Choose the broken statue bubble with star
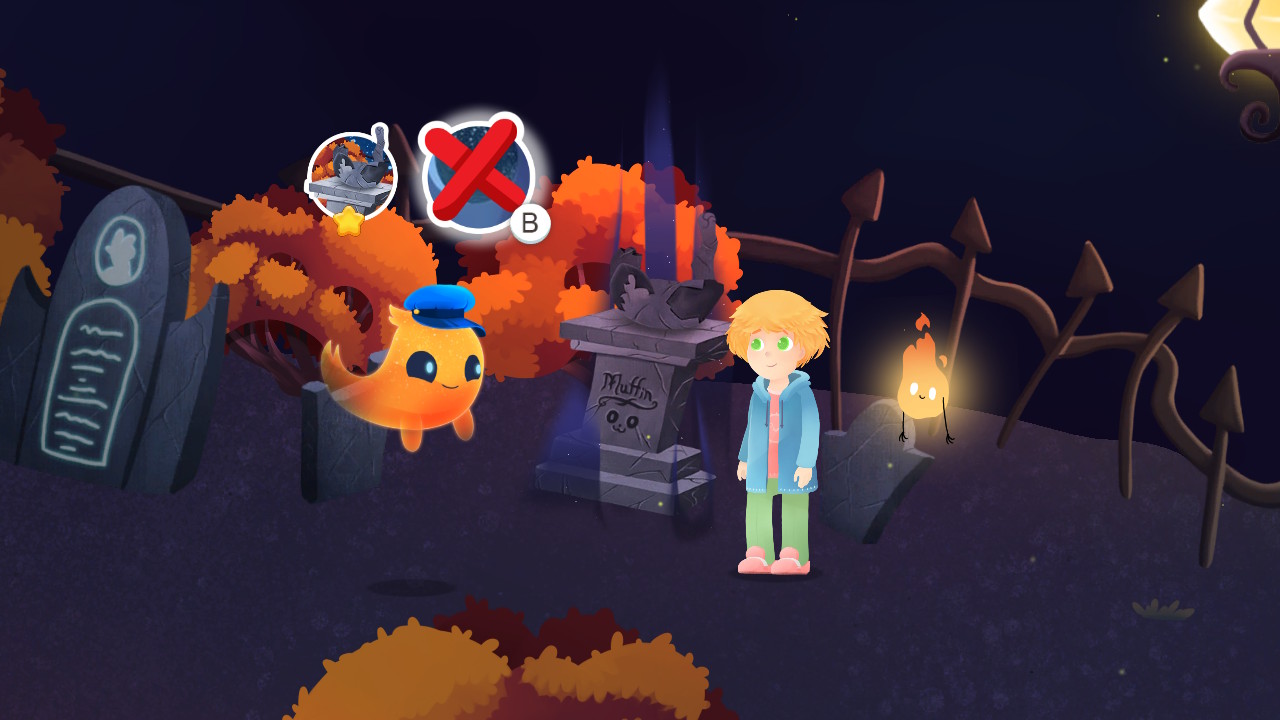The width and height of the screenshot is (1280, 720). (351, 177)
